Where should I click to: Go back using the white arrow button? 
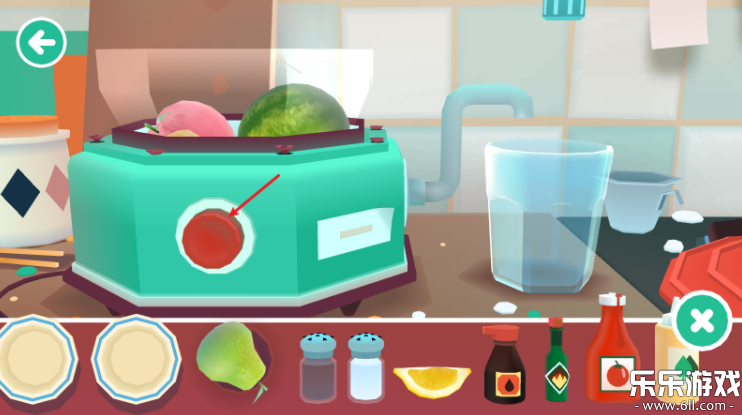(41, 43)
